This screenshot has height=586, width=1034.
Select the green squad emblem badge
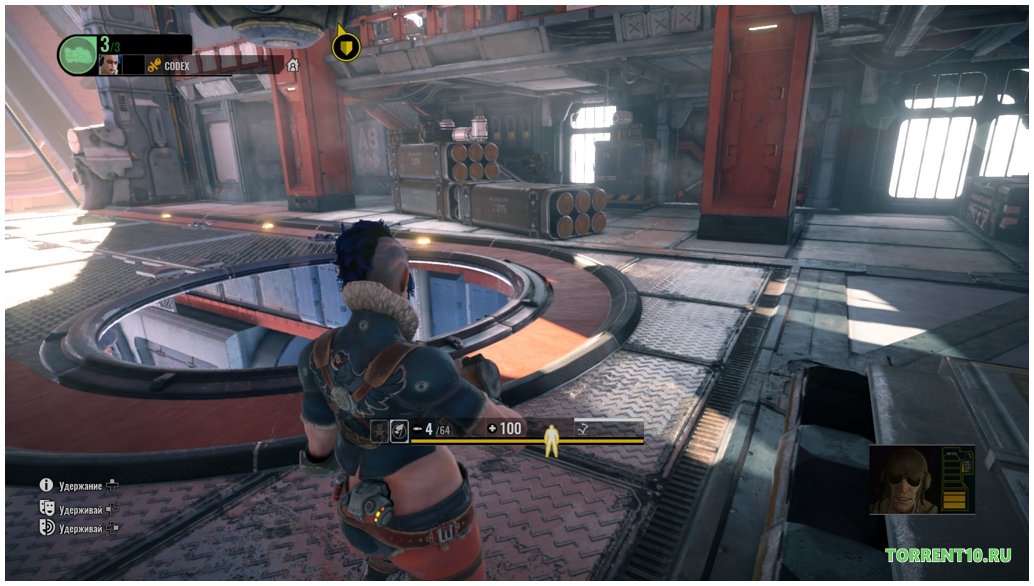point(76,54)
